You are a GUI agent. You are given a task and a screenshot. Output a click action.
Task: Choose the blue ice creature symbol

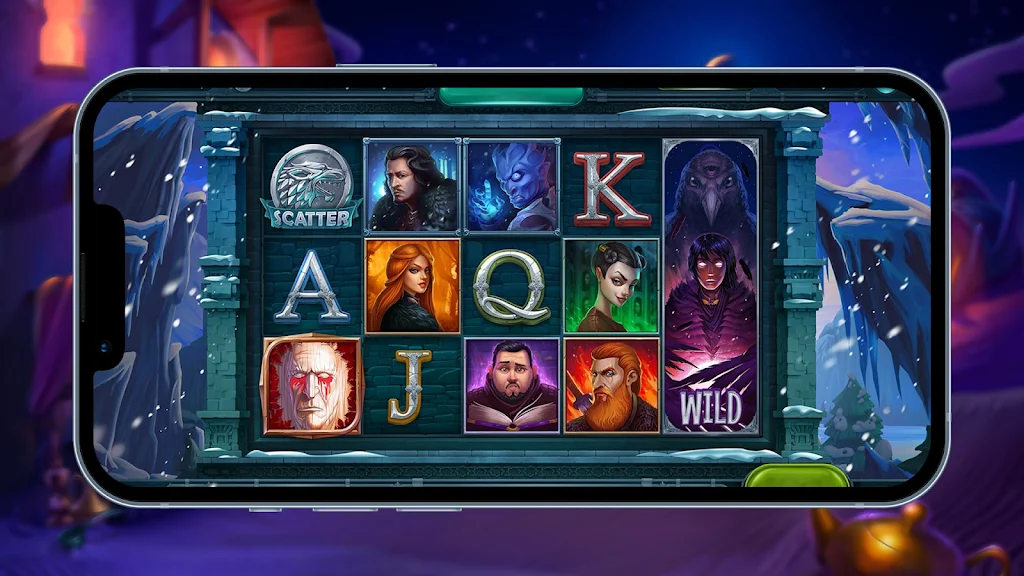[x=512, y=186]
